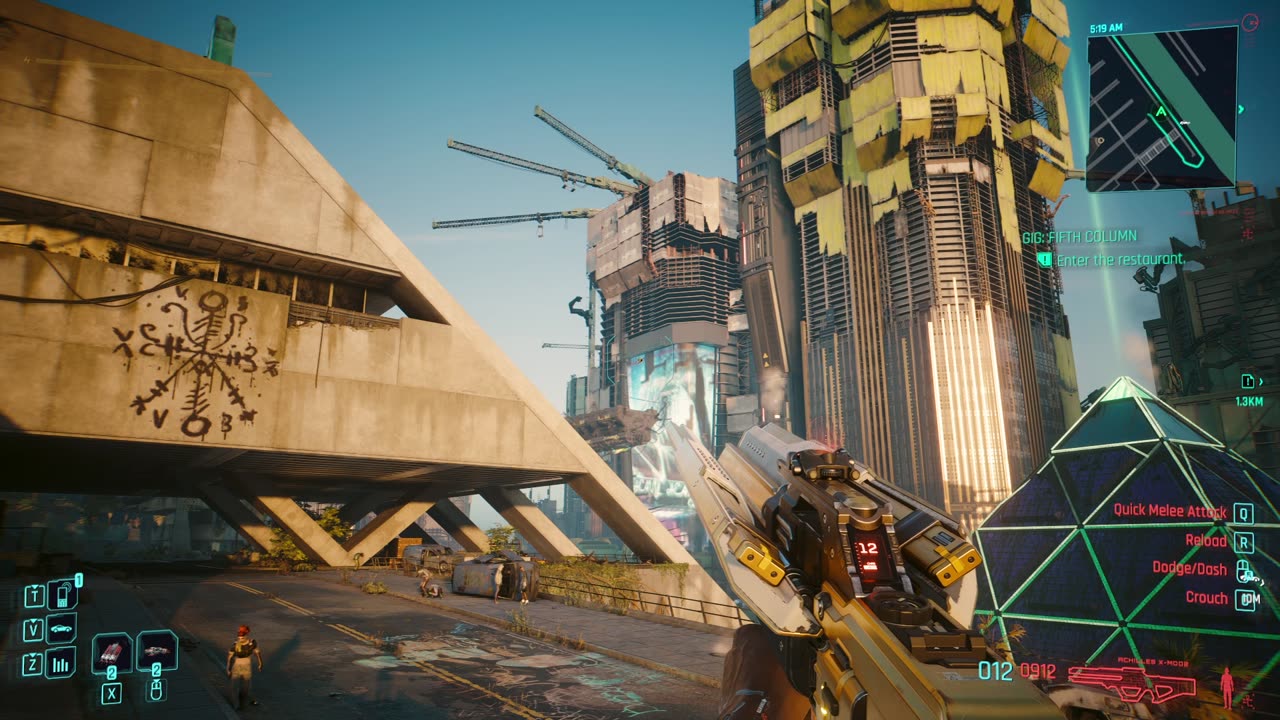Screen dimensions: 1280x720
Task: Select the Gig: Fifth Column objective tracker
Action: (1079, 237)
